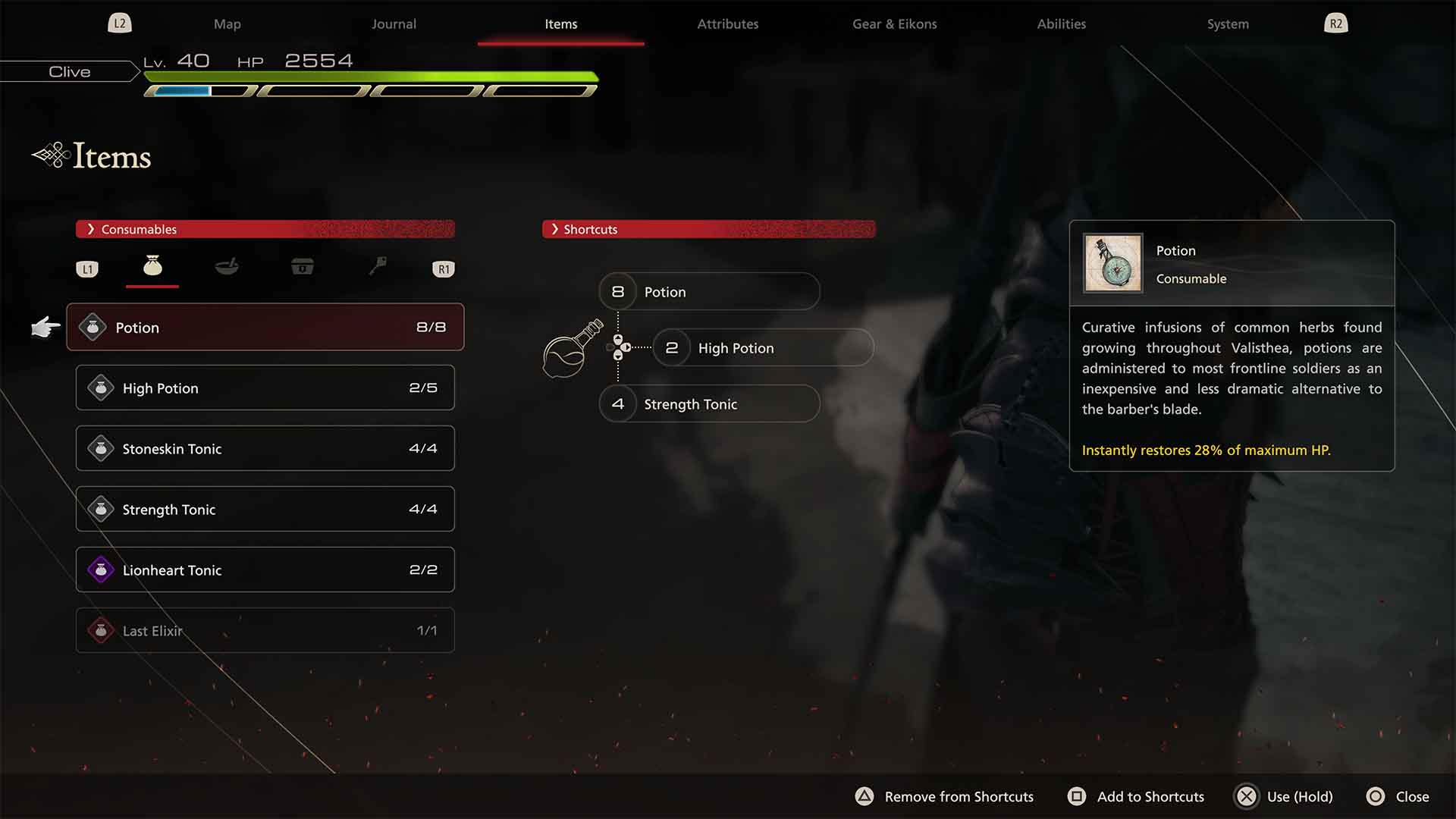The height and width of the screenshot is (819, 1456).
Task: Switch to the key items category
Action: click(377, 266)
